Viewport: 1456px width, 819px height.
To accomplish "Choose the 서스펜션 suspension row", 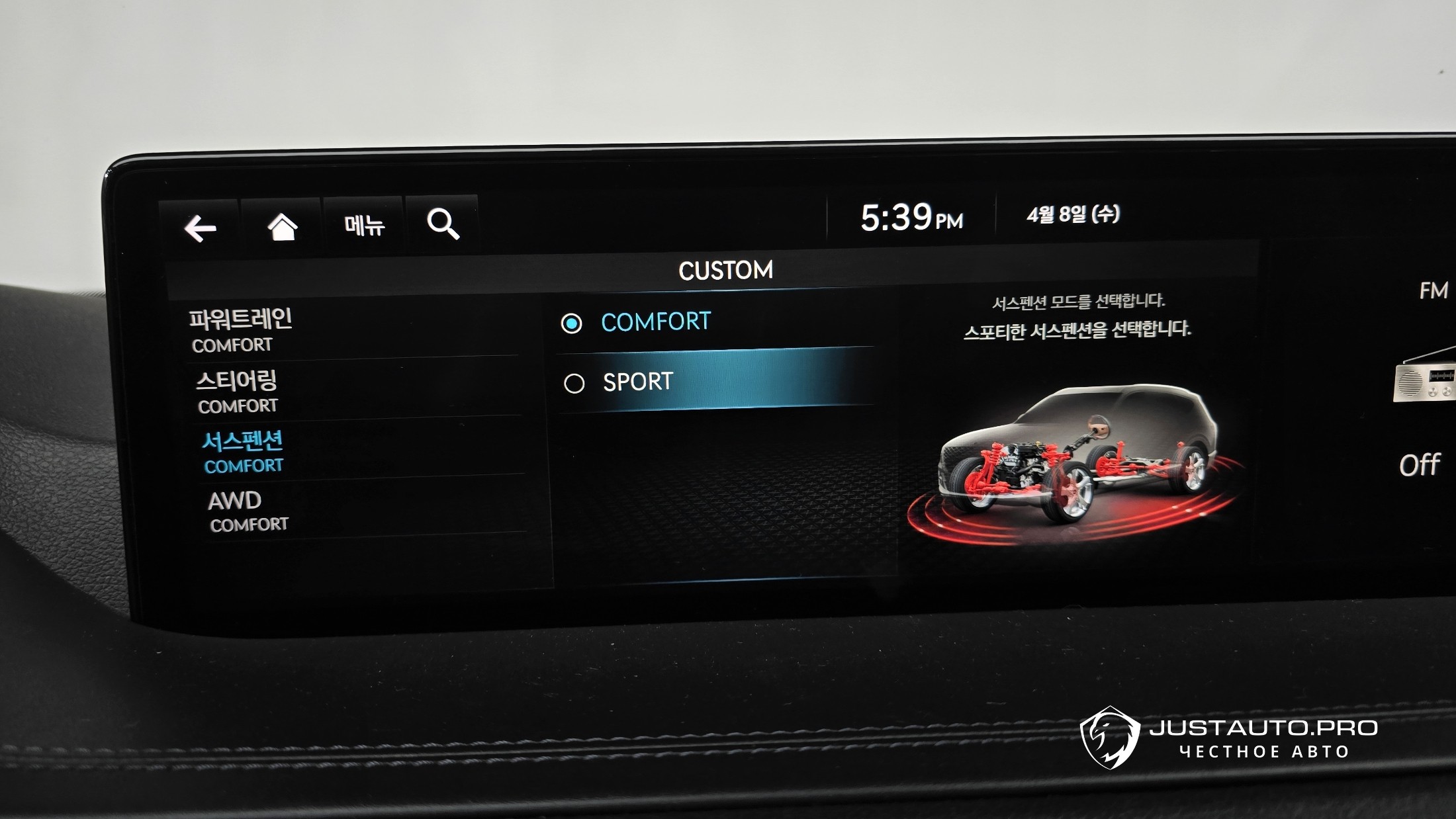I will [357, 451].
